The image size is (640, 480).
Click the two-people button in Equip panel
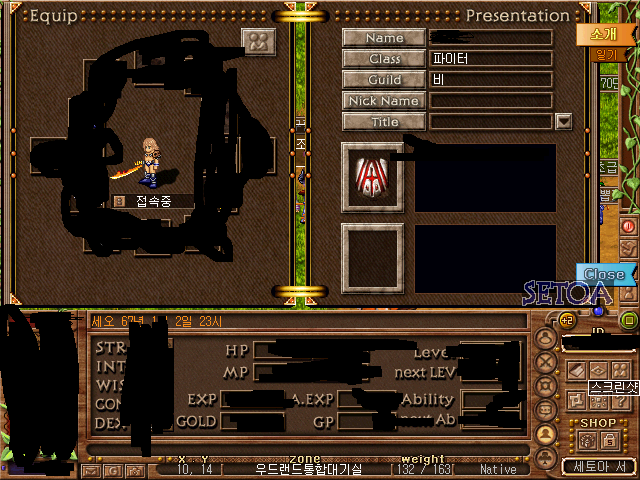click(x=258, y=42)
